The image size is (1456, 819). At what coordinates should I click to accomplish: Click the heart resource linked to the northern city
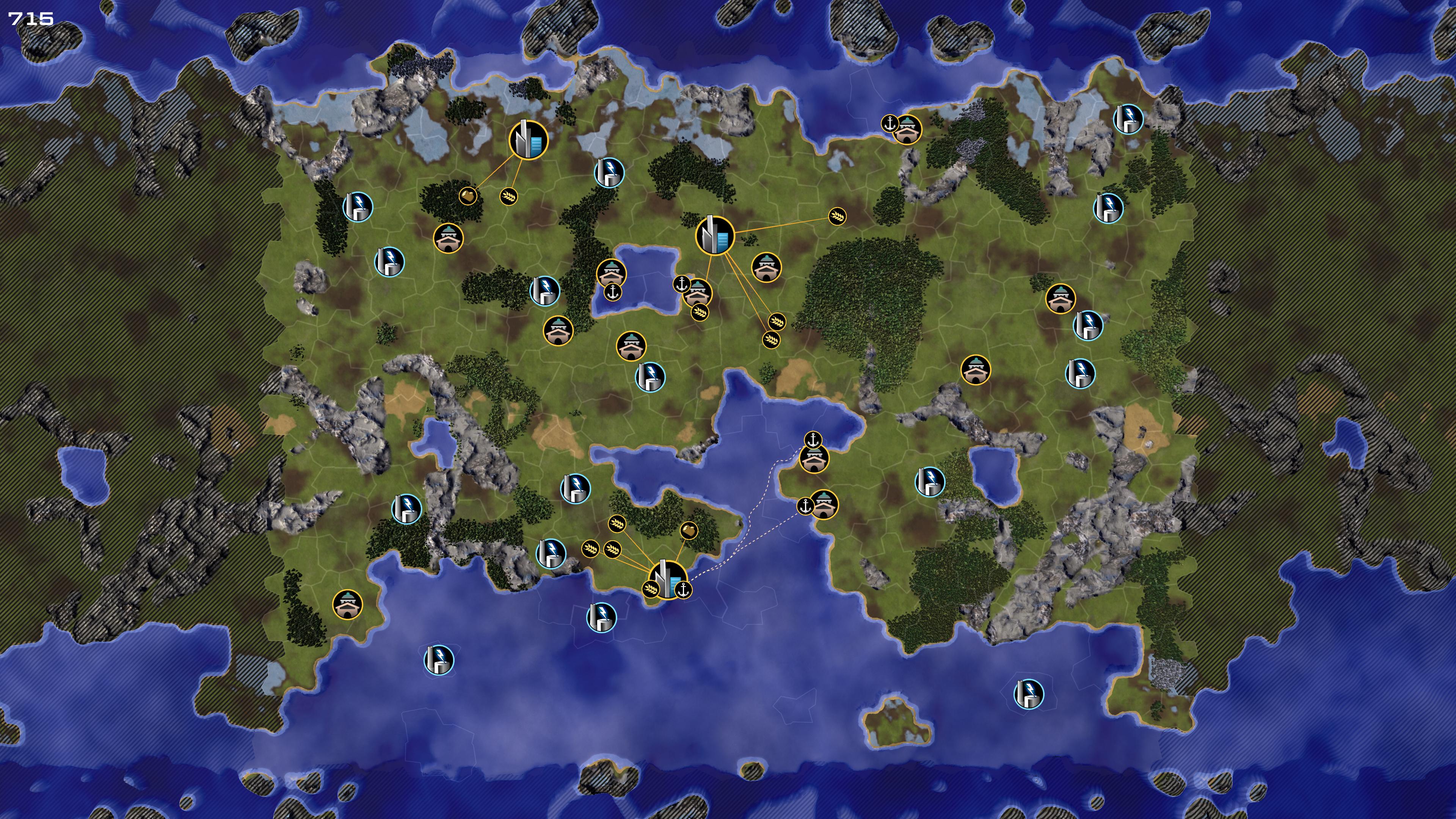coord(468,196)
